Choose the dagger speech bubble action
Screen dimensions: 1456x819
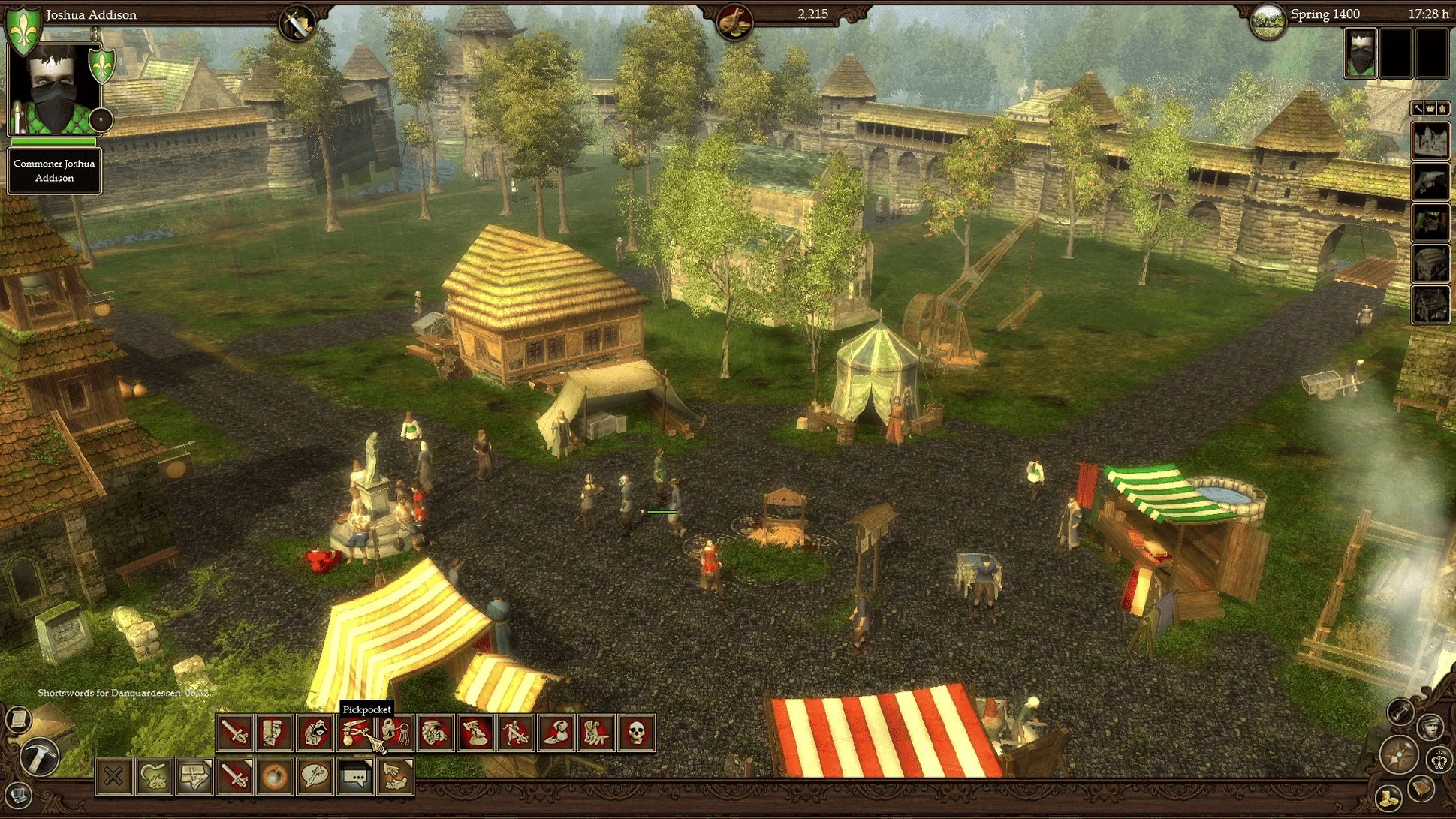click(315, 776)
